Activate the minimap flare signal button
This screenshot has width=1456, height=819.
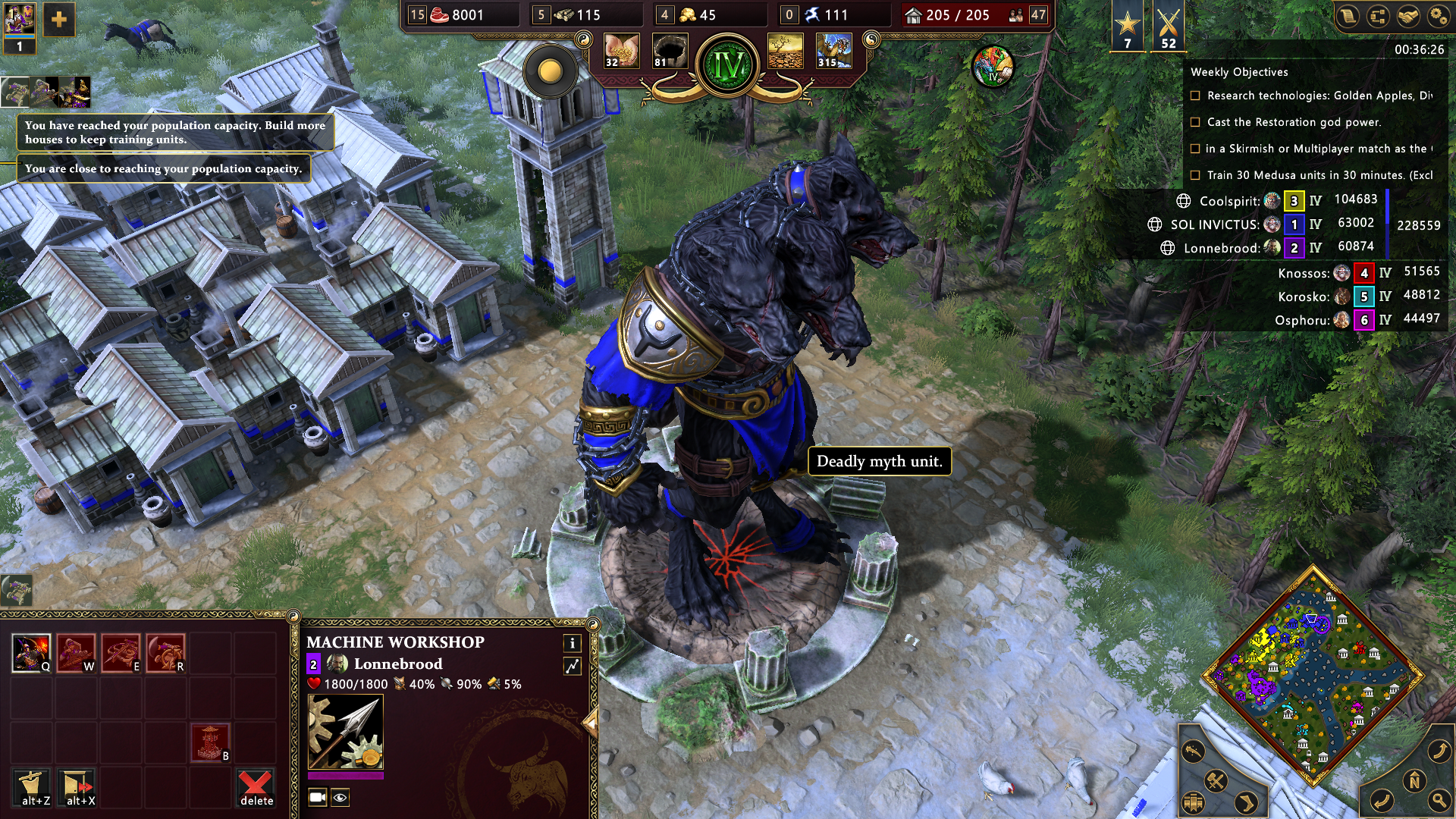[x=1193, y=752]
